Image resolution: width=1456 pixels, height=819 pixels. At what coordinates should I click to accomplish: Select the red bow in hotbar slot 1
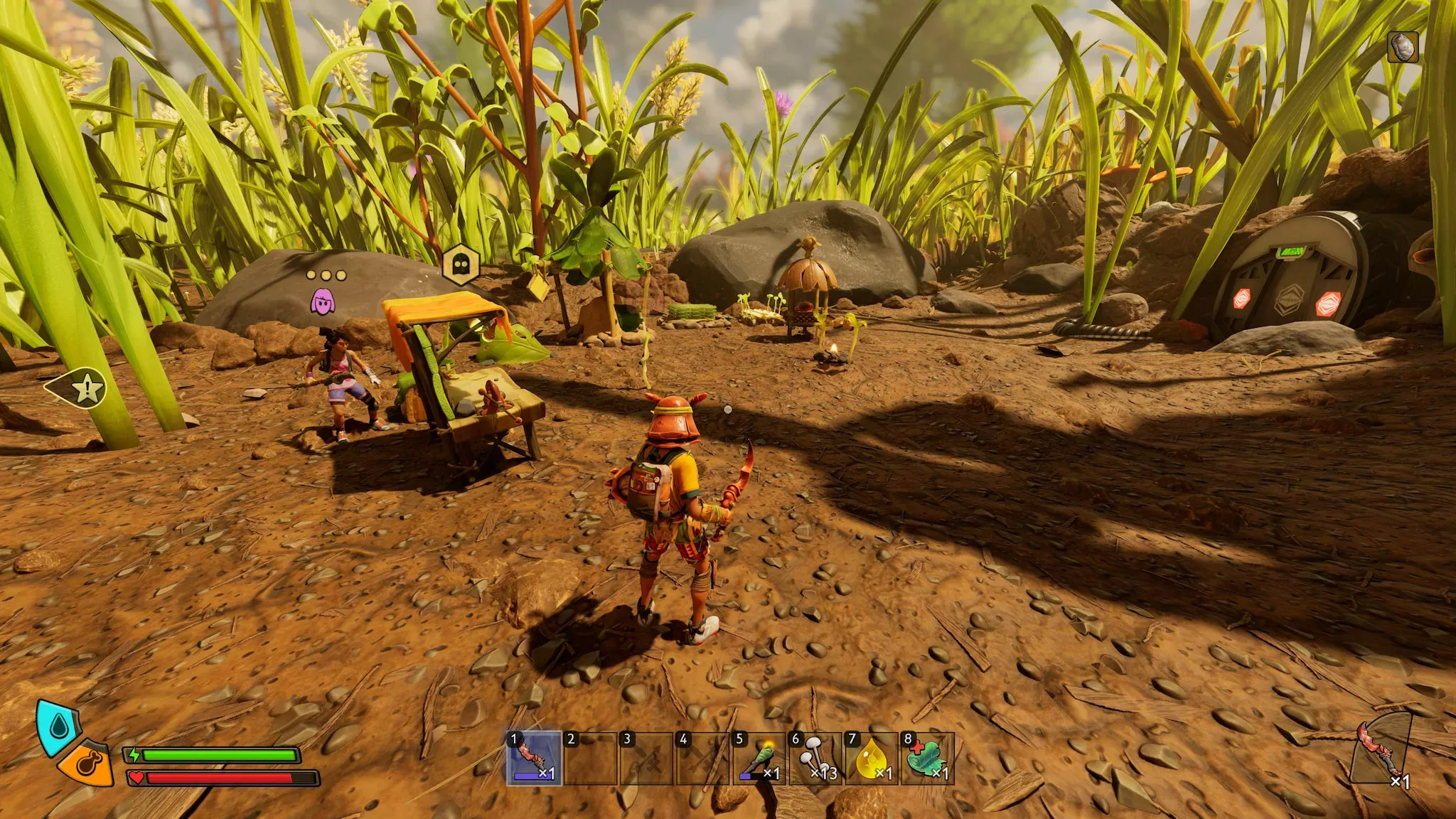pos(534,759)
